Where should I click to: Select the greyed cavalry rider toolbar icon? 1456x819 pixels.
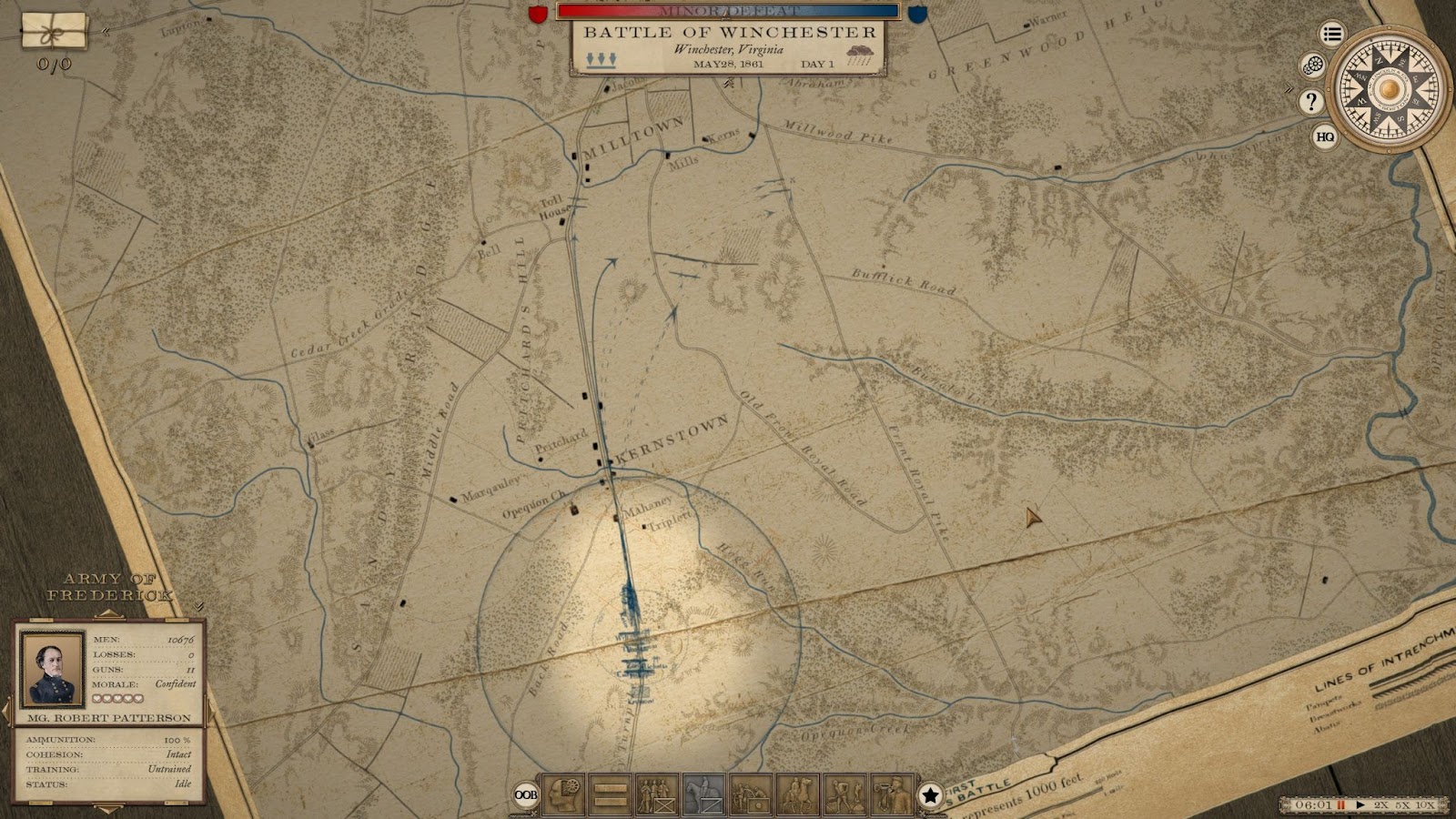point(703,794)
